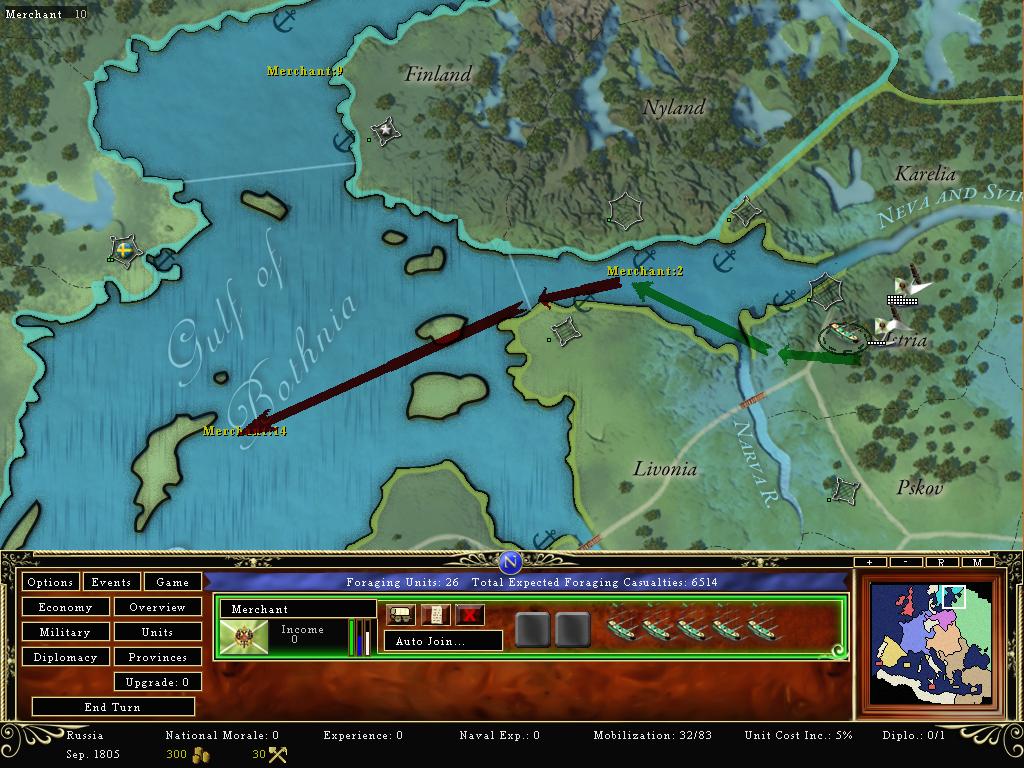Viewport: 1024px width, 768px height.
Task: End the current turn
Action: pyautogui.click(x=112, y=707)
